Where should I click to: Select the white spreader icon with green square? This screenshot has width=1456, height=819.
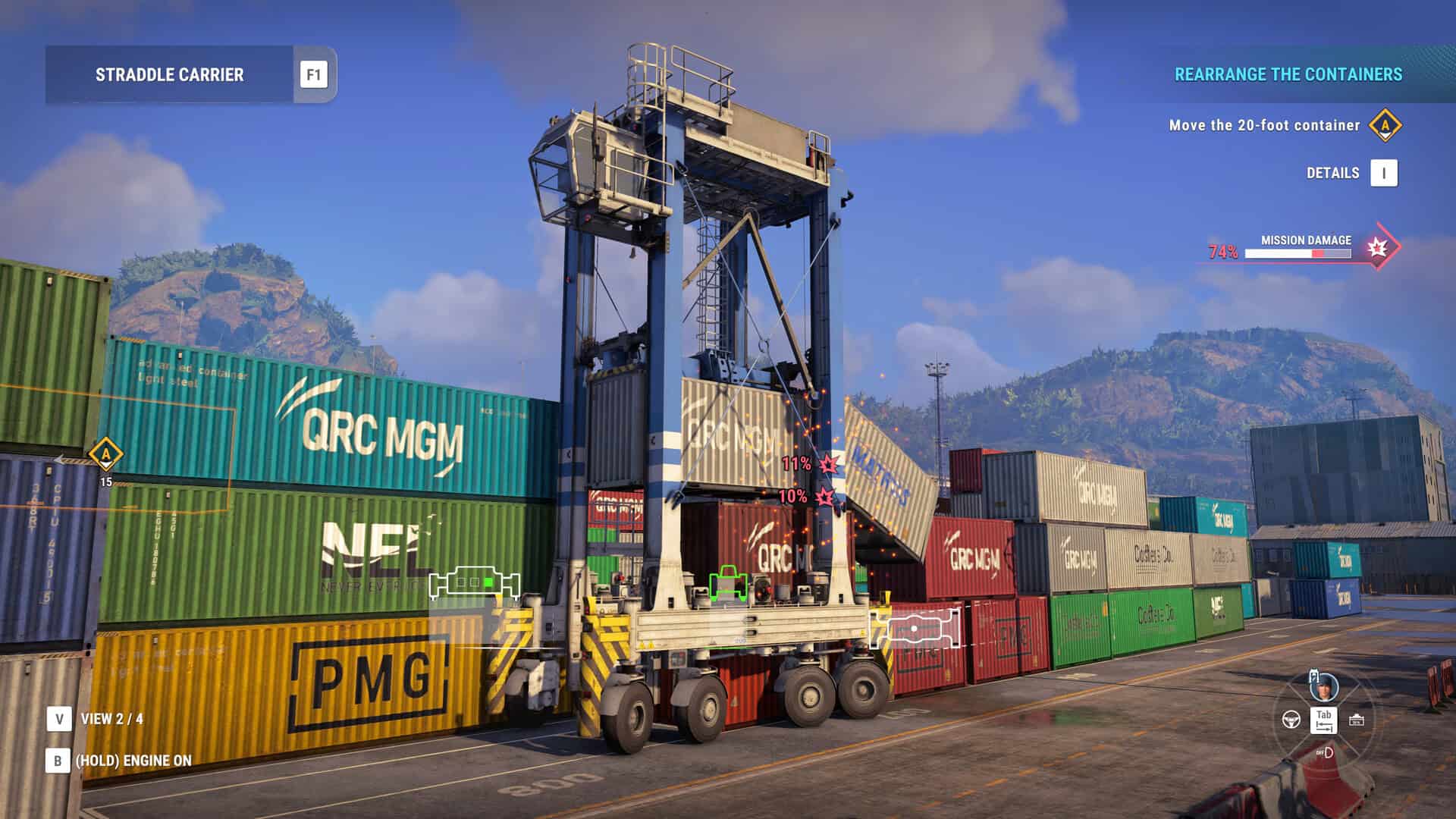click(x=475, y=583)
